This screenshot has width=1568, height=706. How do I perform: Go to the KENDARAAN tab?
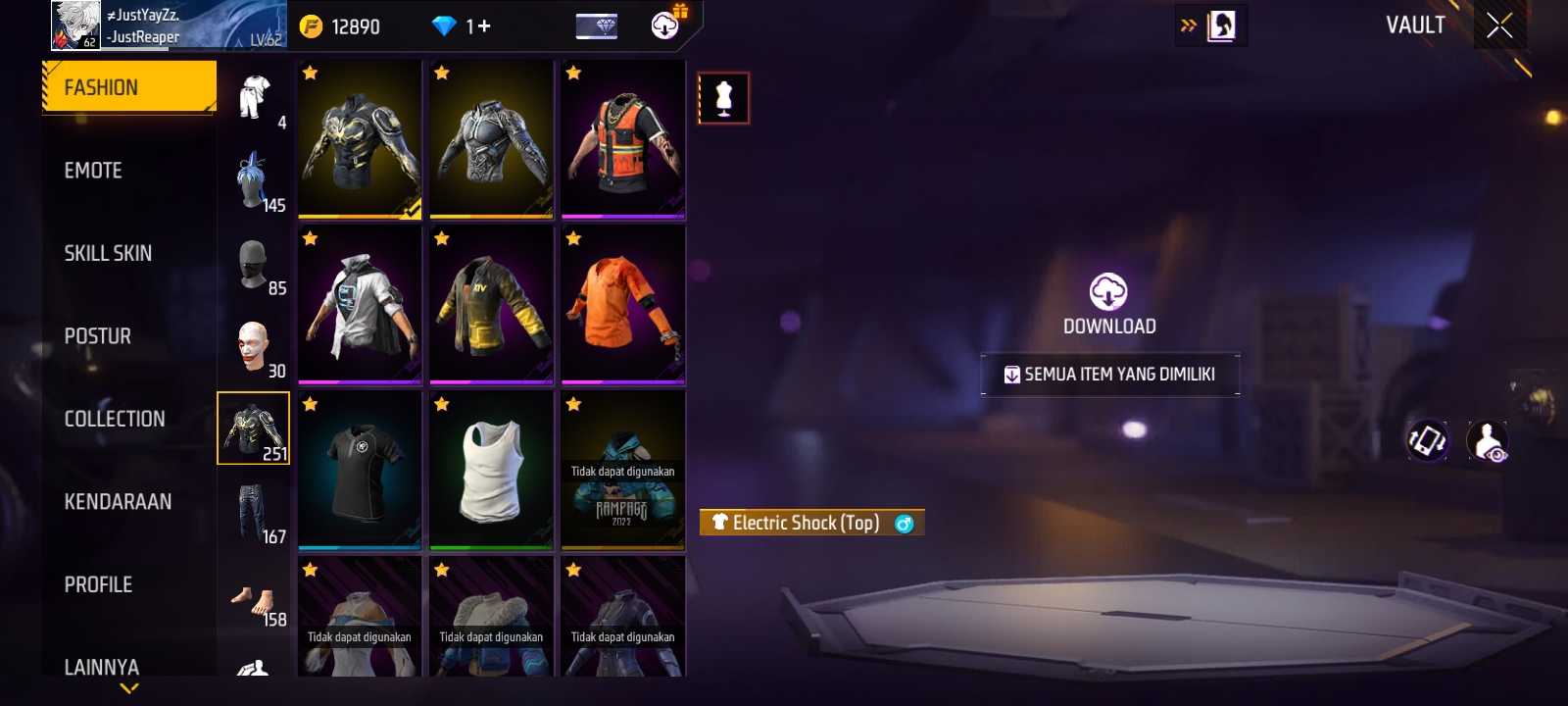tap(118, 502)
